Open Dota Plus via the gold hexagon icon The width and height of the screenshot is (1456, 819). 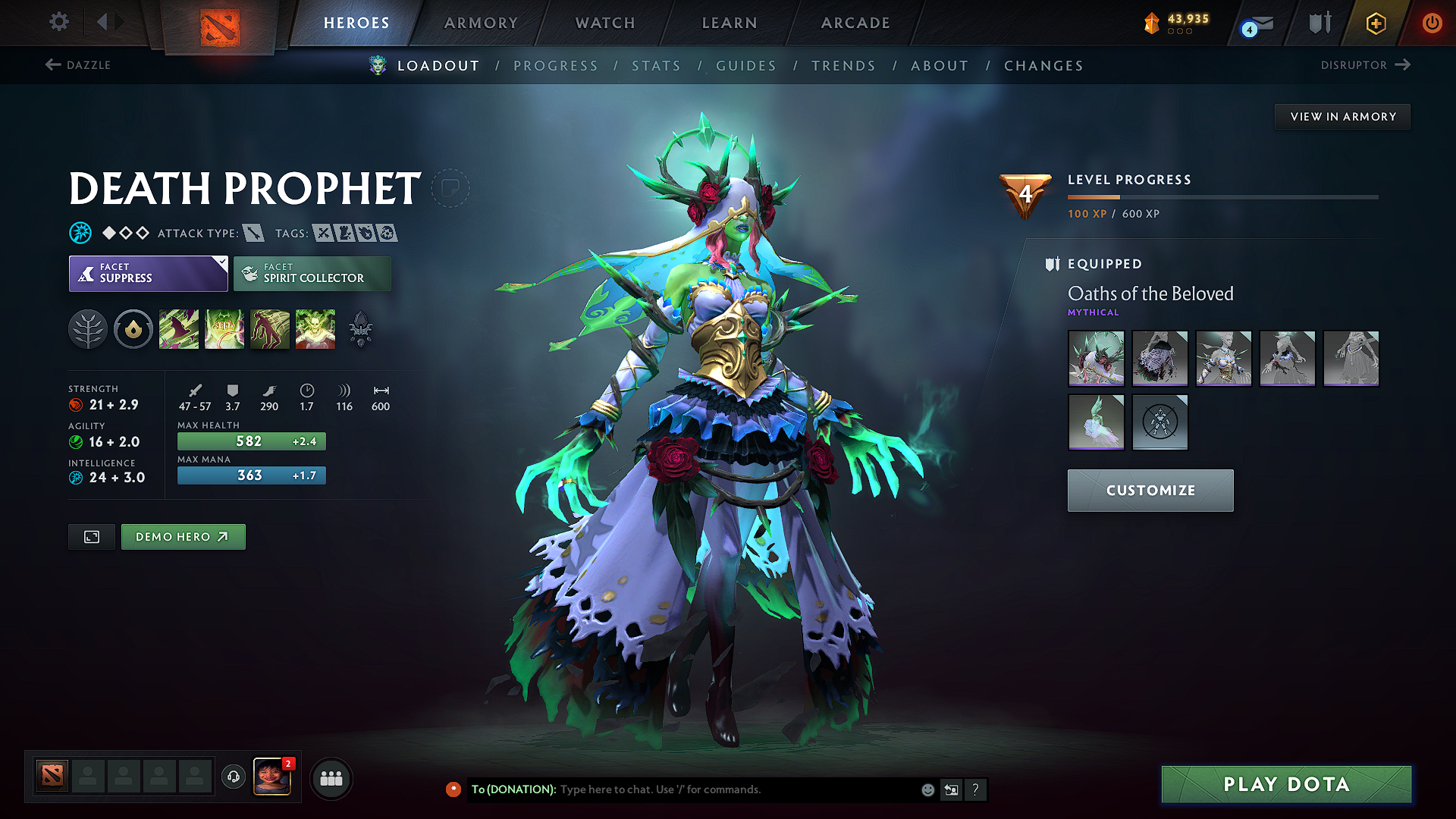click(x=1375, y=23)
